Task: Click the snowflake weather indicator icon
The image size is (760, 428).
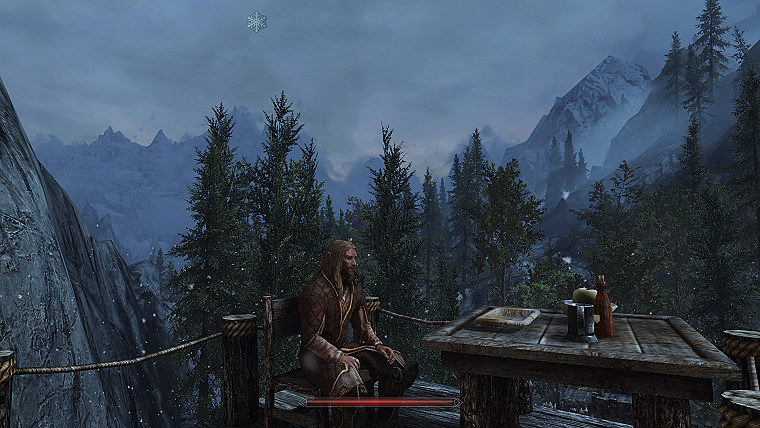Action: pos(257,21)
